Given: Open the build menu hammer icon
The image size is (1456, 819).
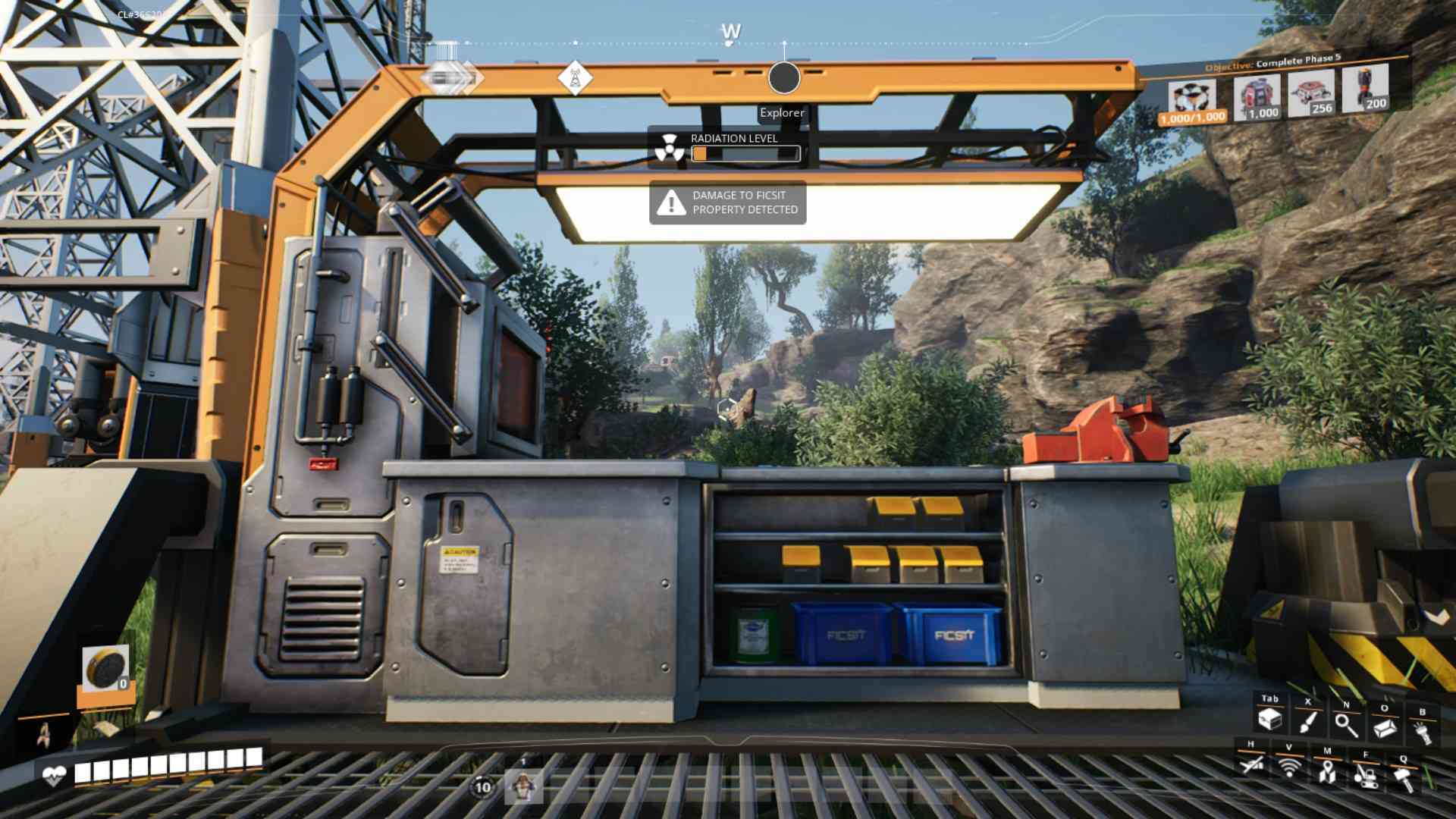Looking at the screenshot, I should (1404, 779).
